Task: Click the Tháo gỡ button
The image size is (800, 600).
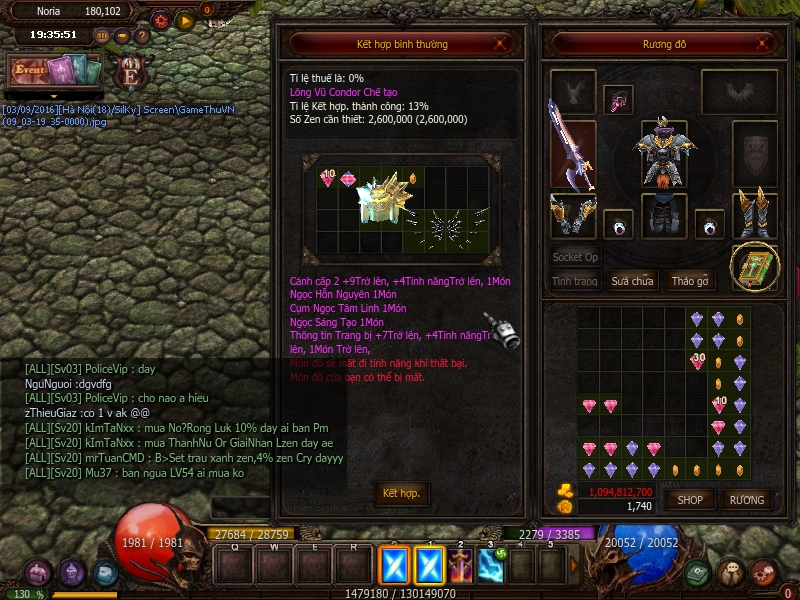Action: pos(690,281)
